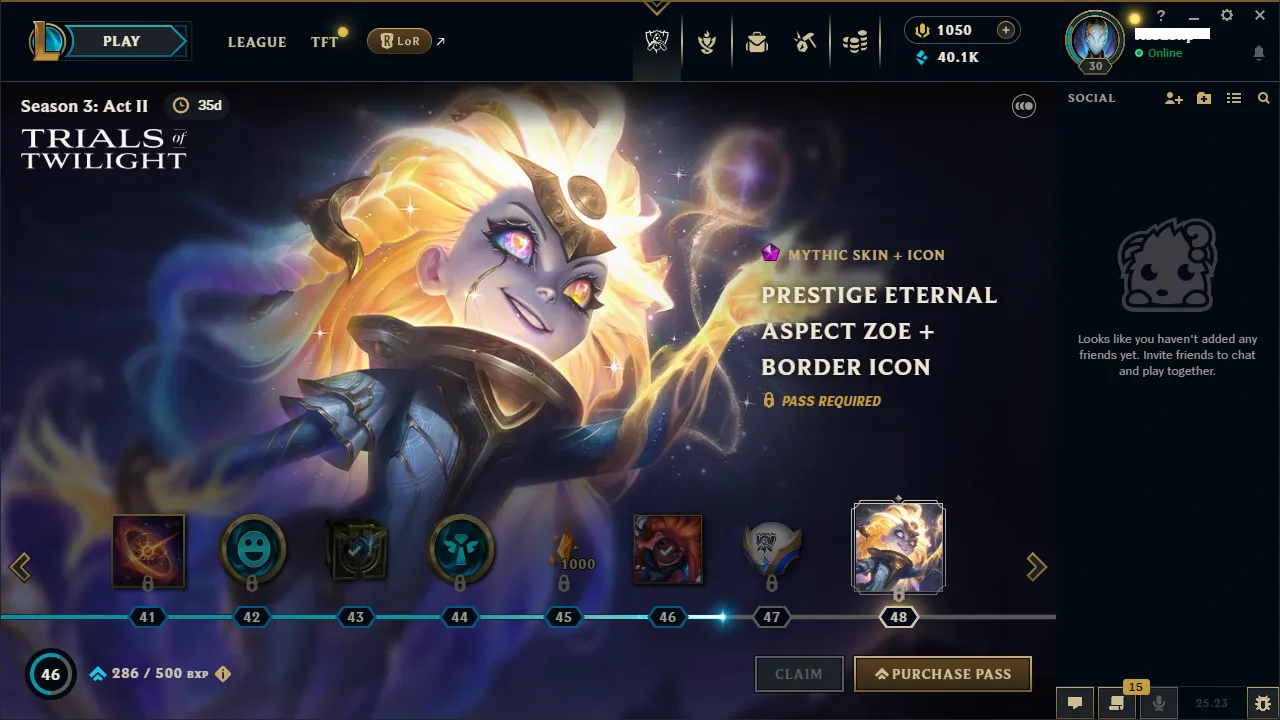Open notifications via the bell icon
Image resolution: width=1280 pixels, height=720 pixels.
click(1259, 53)
